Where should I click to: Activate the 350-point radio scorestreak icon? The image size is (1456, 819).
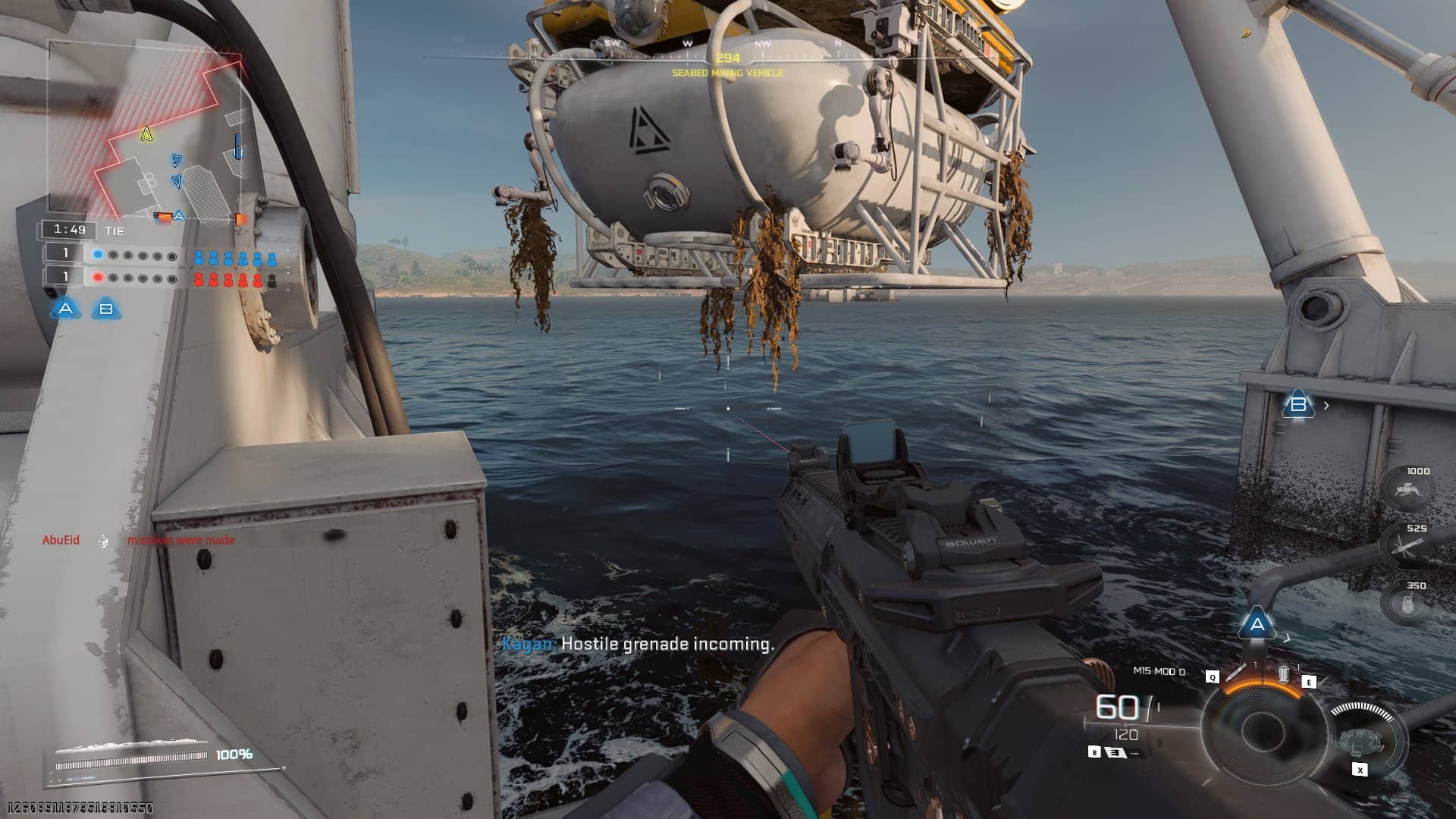(x=1409, y=604)
